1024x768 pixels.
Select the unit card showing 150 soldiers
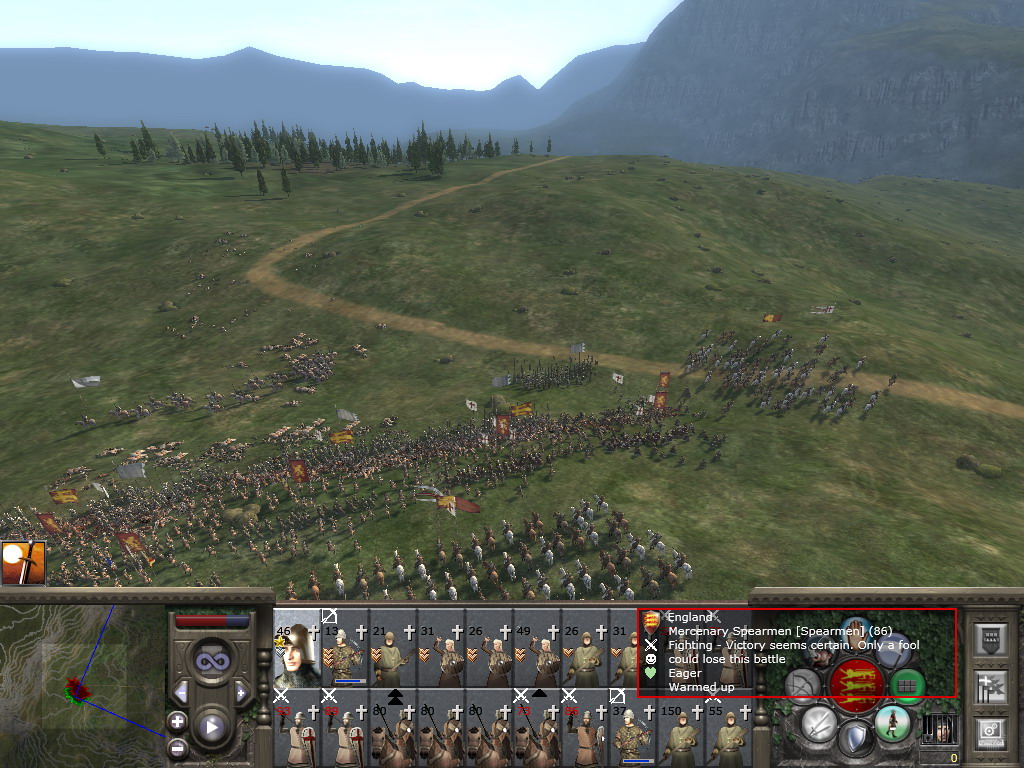point(682,732)
